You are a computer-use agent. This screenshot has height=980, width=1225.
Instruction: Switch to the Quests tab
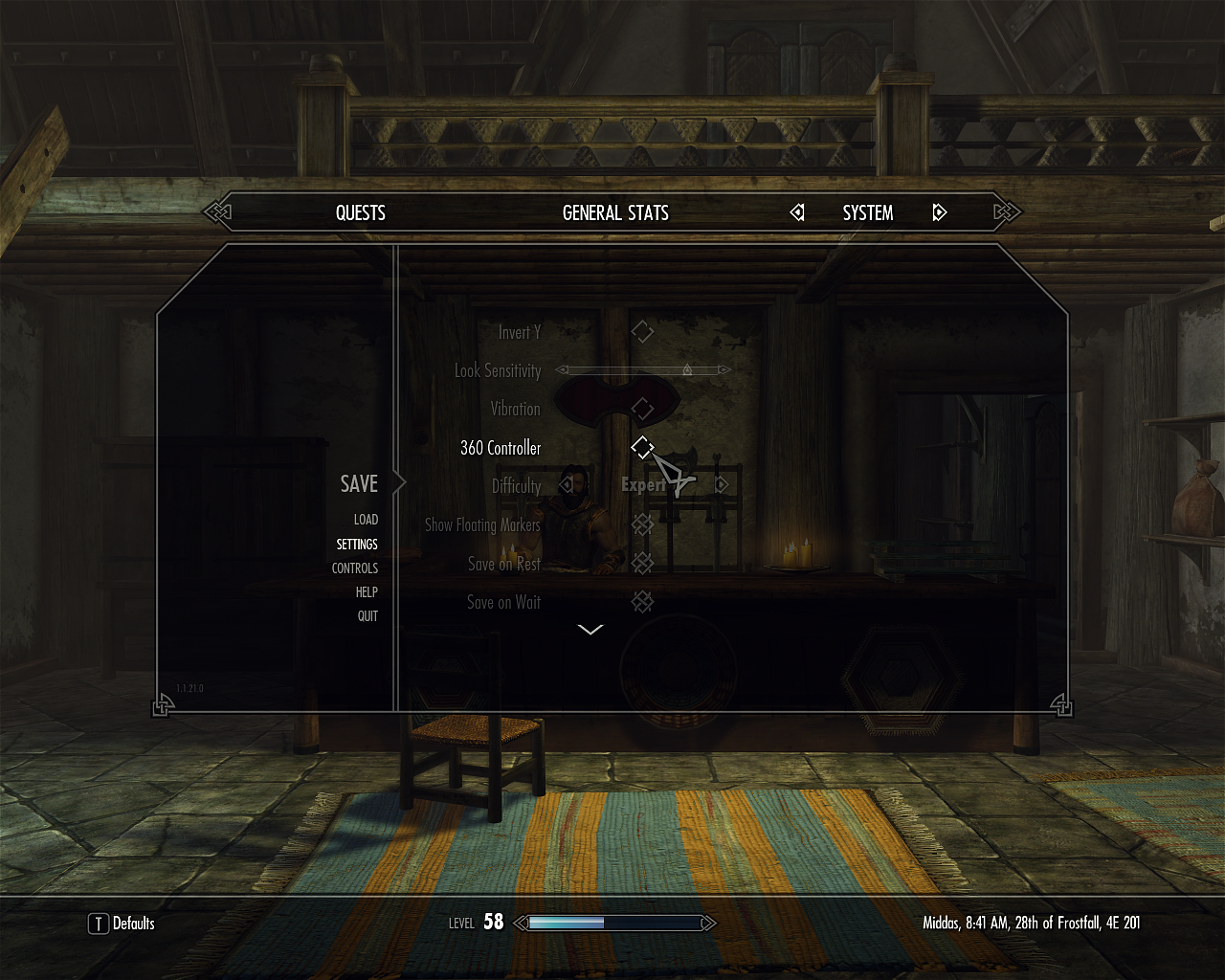(360, 212)
